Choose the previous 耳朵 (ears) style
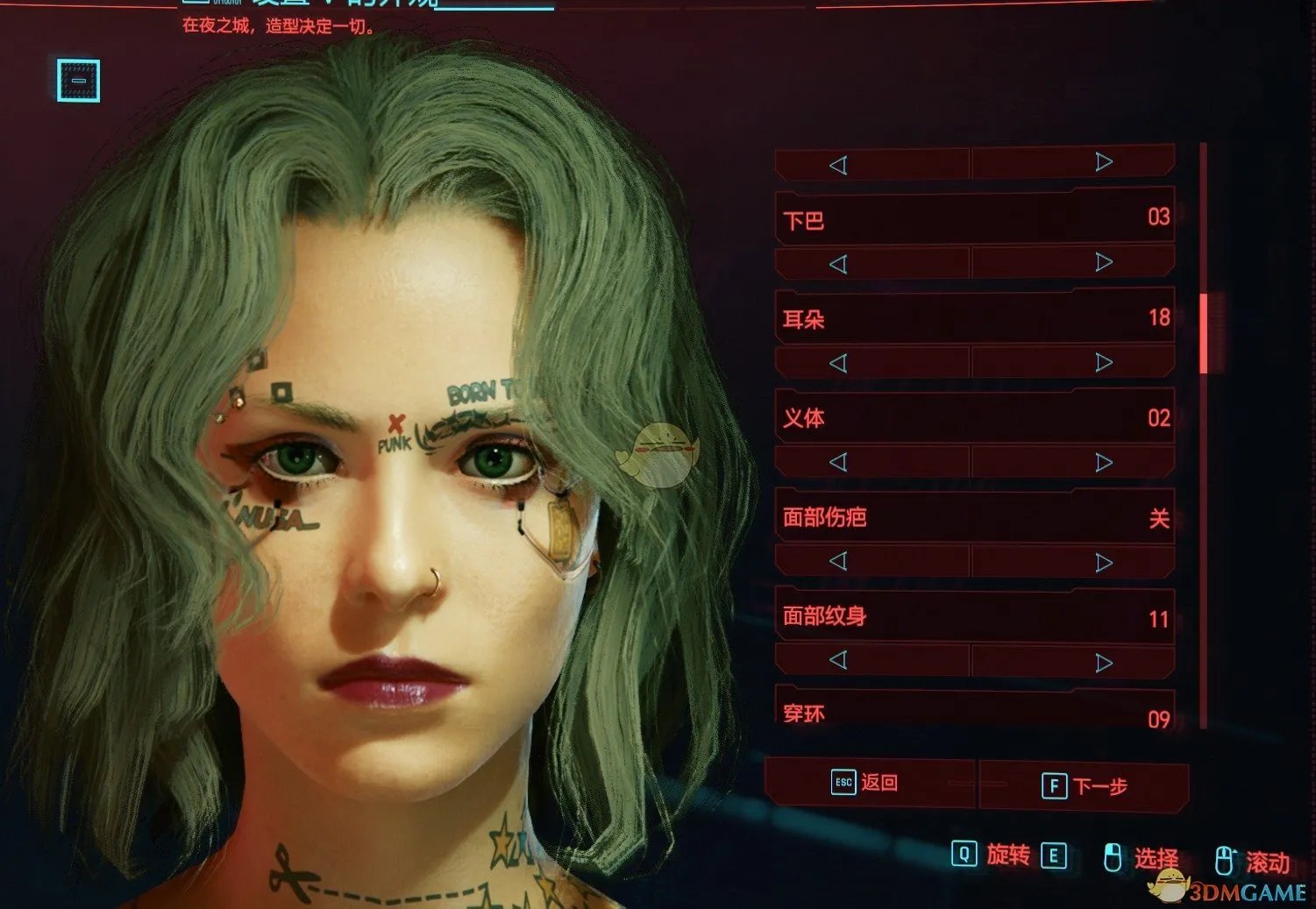Screen dimensions: 1316x909 point(838,363)
